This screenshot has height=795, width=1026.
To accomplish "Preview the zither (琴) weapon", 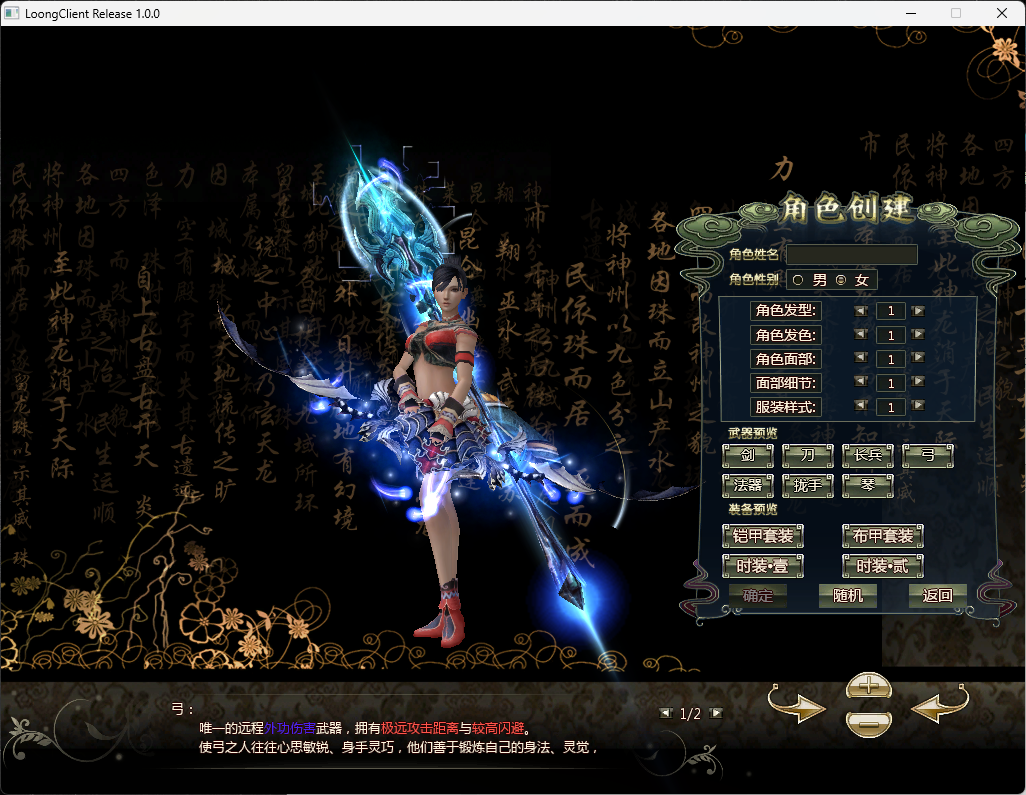I will click(x=867, y=486).
